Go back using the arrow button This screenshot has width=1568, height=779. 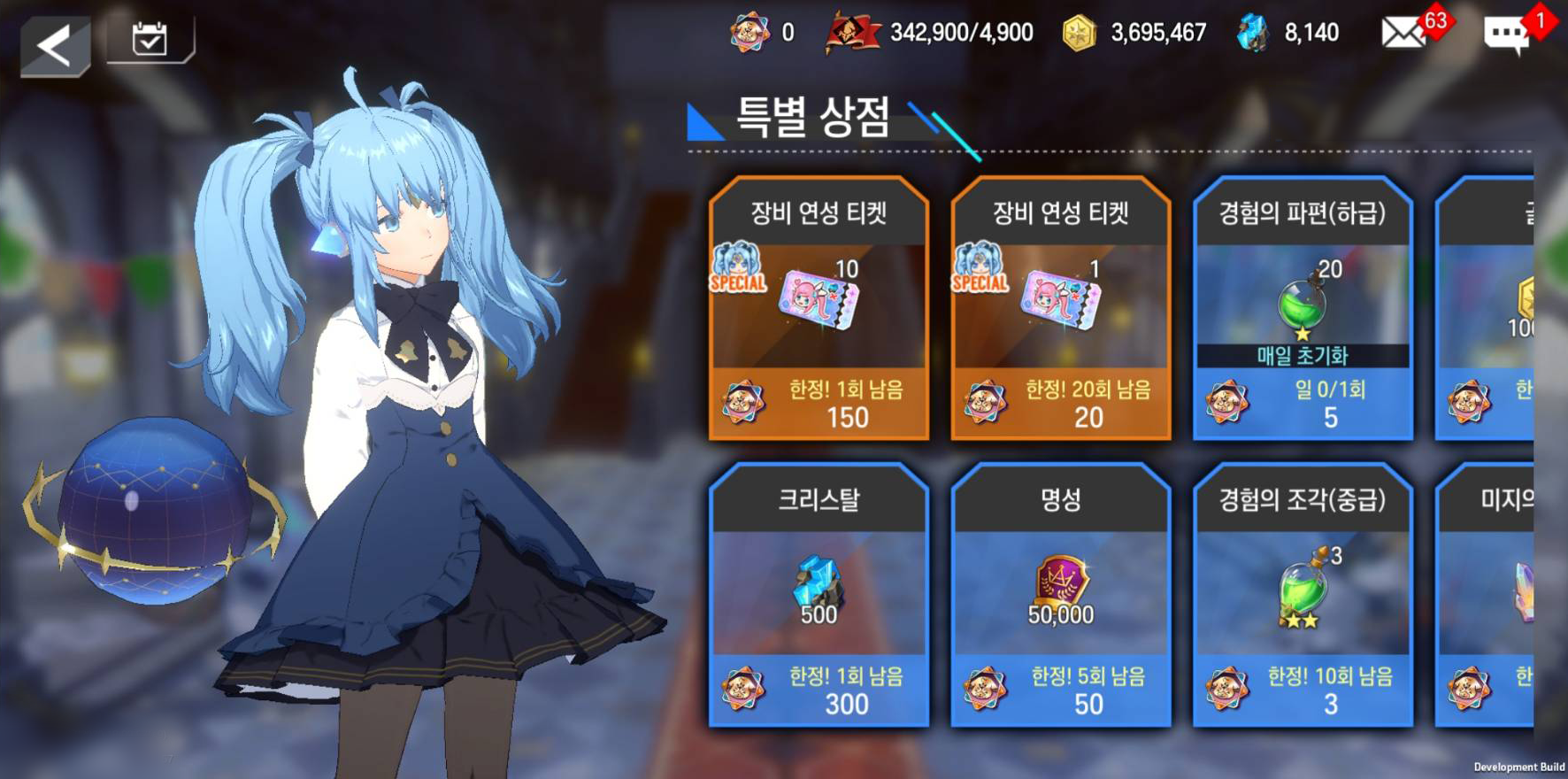[x=55, y=45]
